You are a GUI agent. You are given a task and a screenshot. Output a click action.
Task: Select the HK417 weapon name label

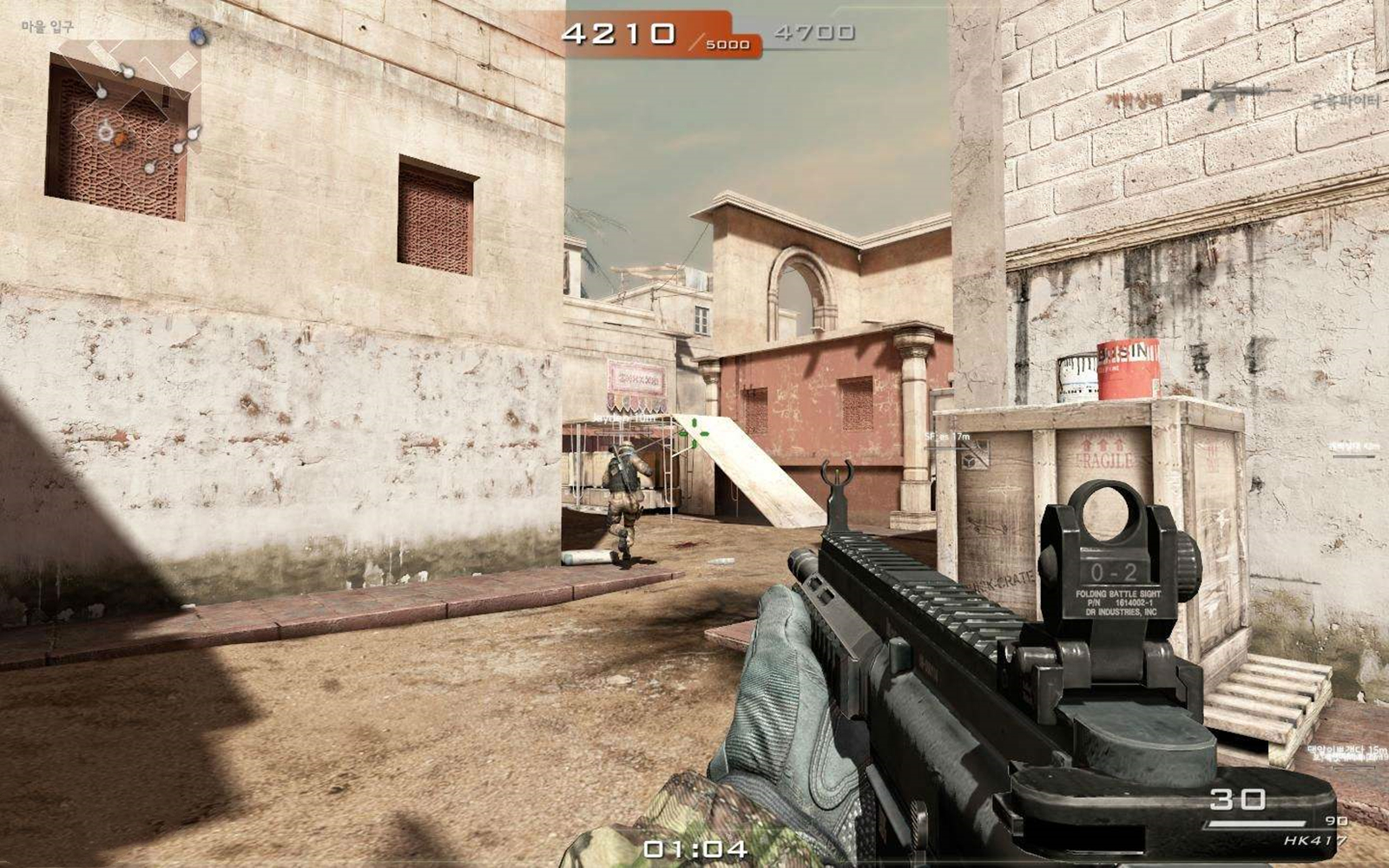[x=1314, y=840]
